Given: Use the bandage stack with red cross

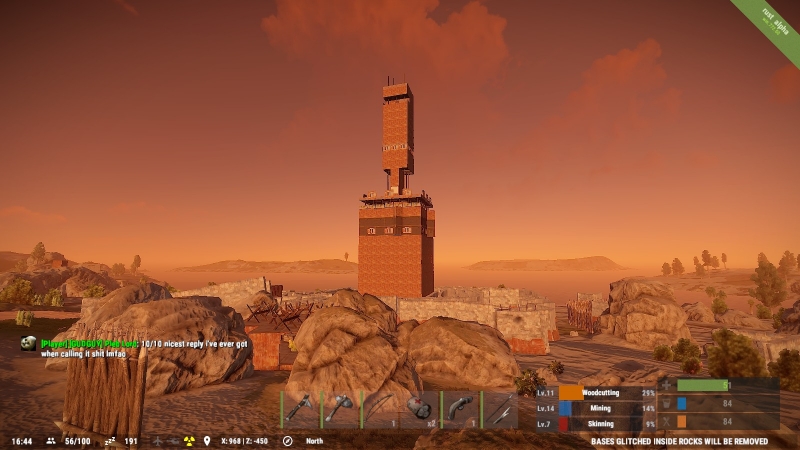Looking at the screenshot, I should pyautogui.click(x=421, y=409).
